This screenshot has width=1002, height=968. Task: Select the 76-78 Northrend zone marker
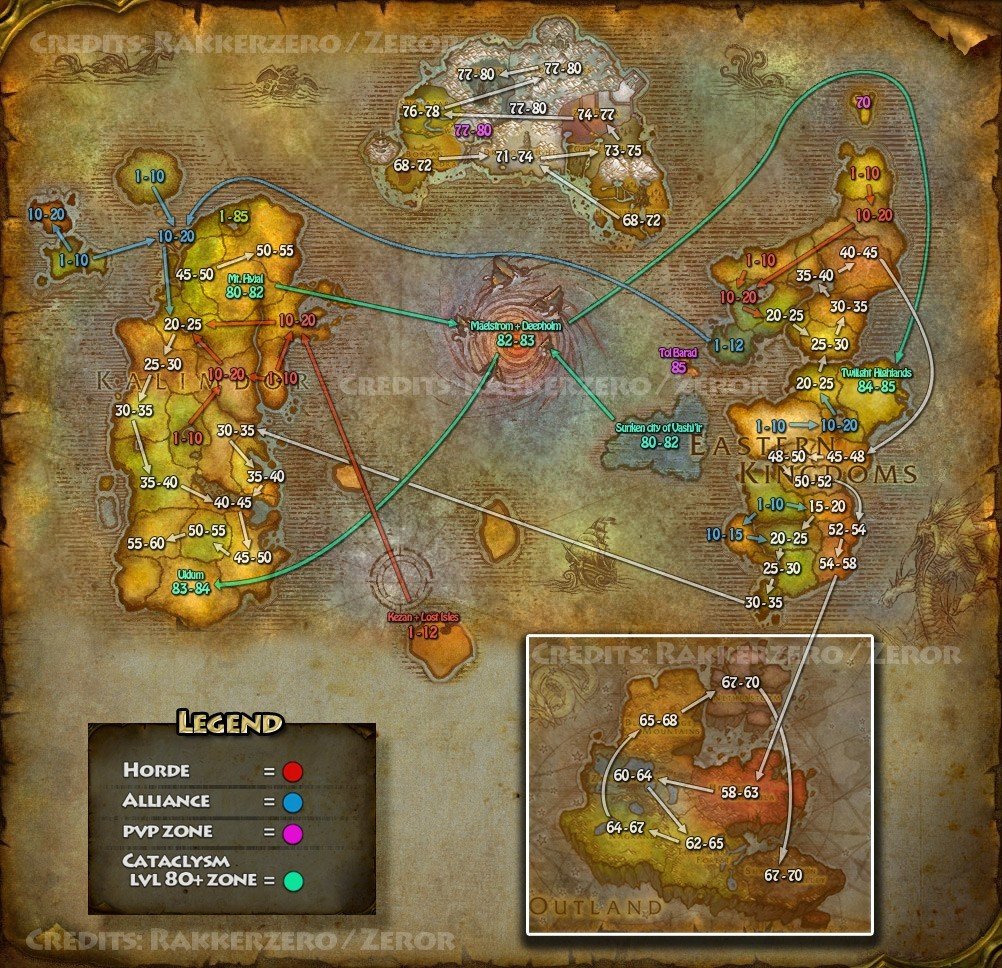421,111
